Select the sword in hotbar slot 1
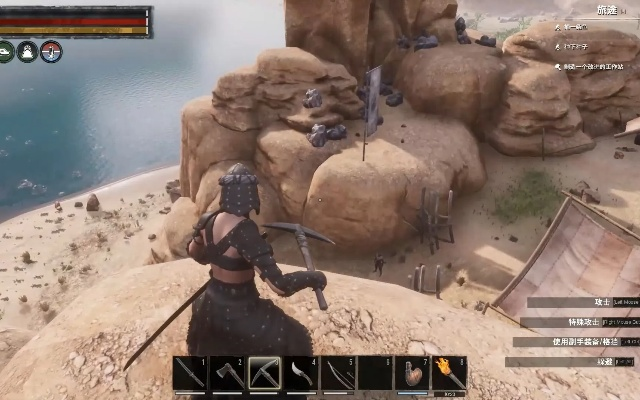This screenshot has width=640, height=400. tap(190, 373)
